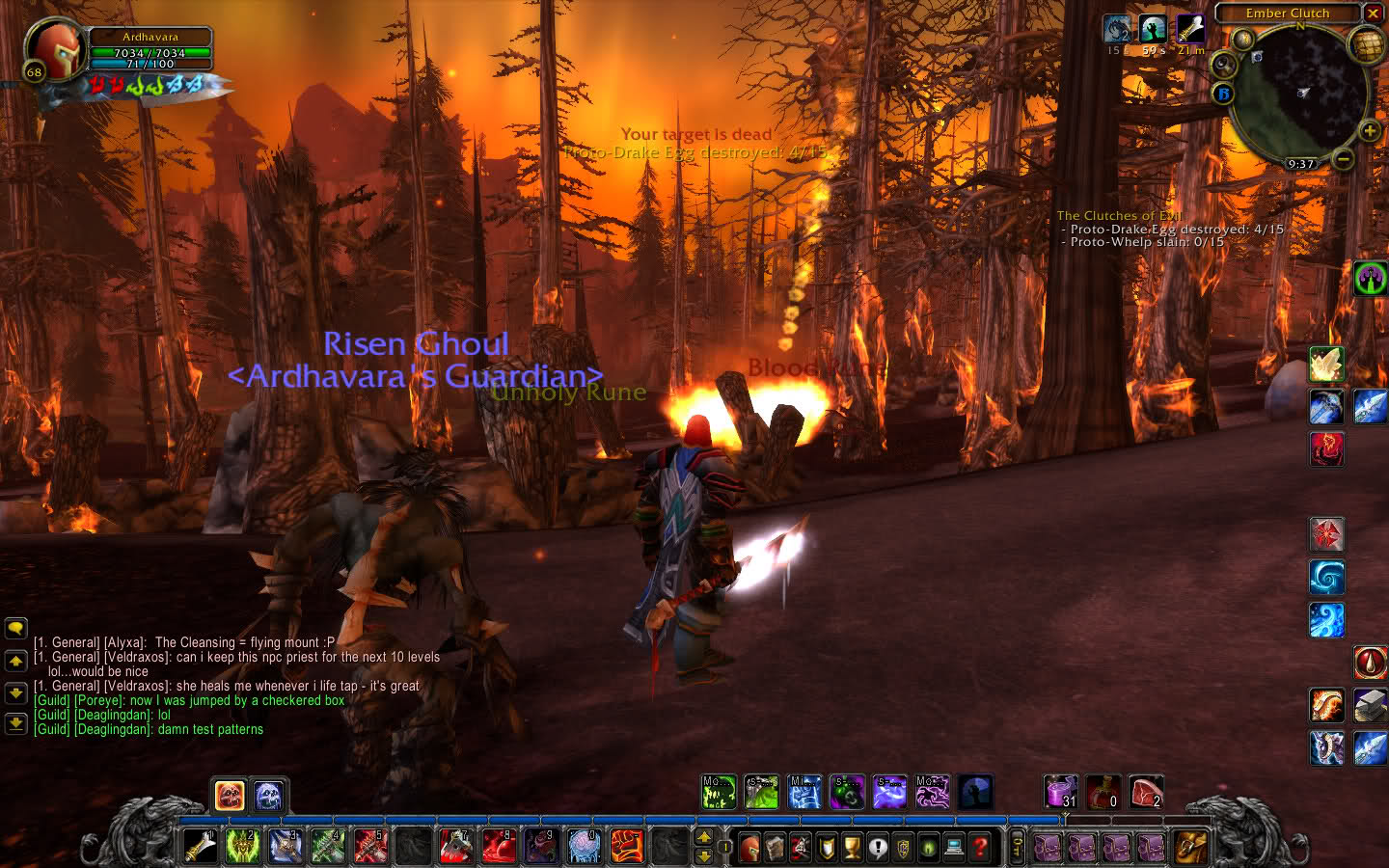Image resolution: width=1389 pixels, height=868 pixels.
Task: Close the minimap with the X button
Action: coord(1373,14)
